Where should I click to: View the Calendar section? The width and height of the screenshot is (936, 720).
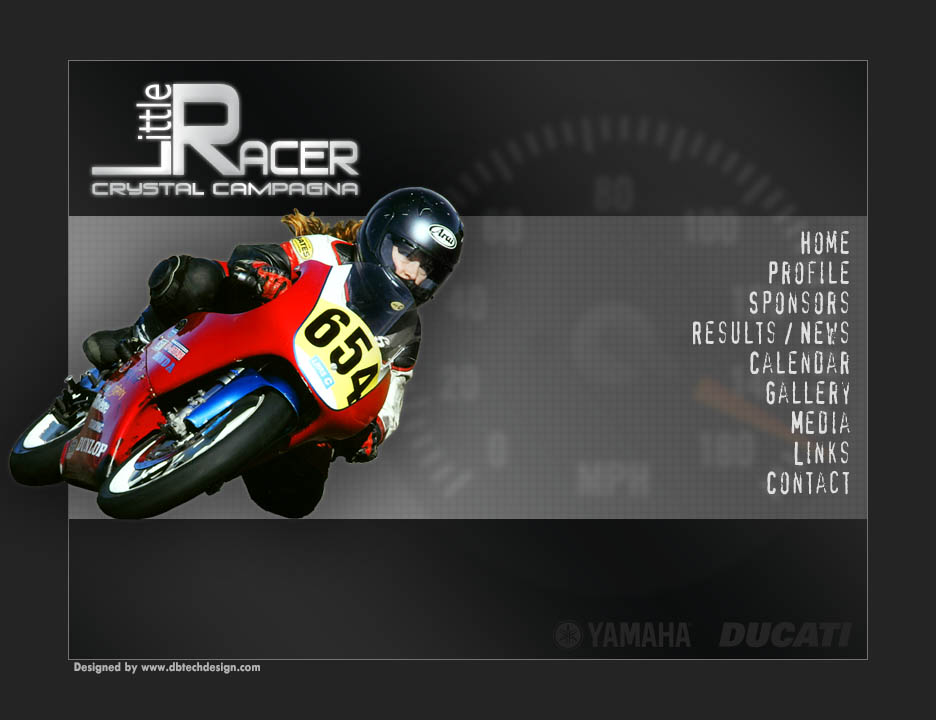coord(799,363)
